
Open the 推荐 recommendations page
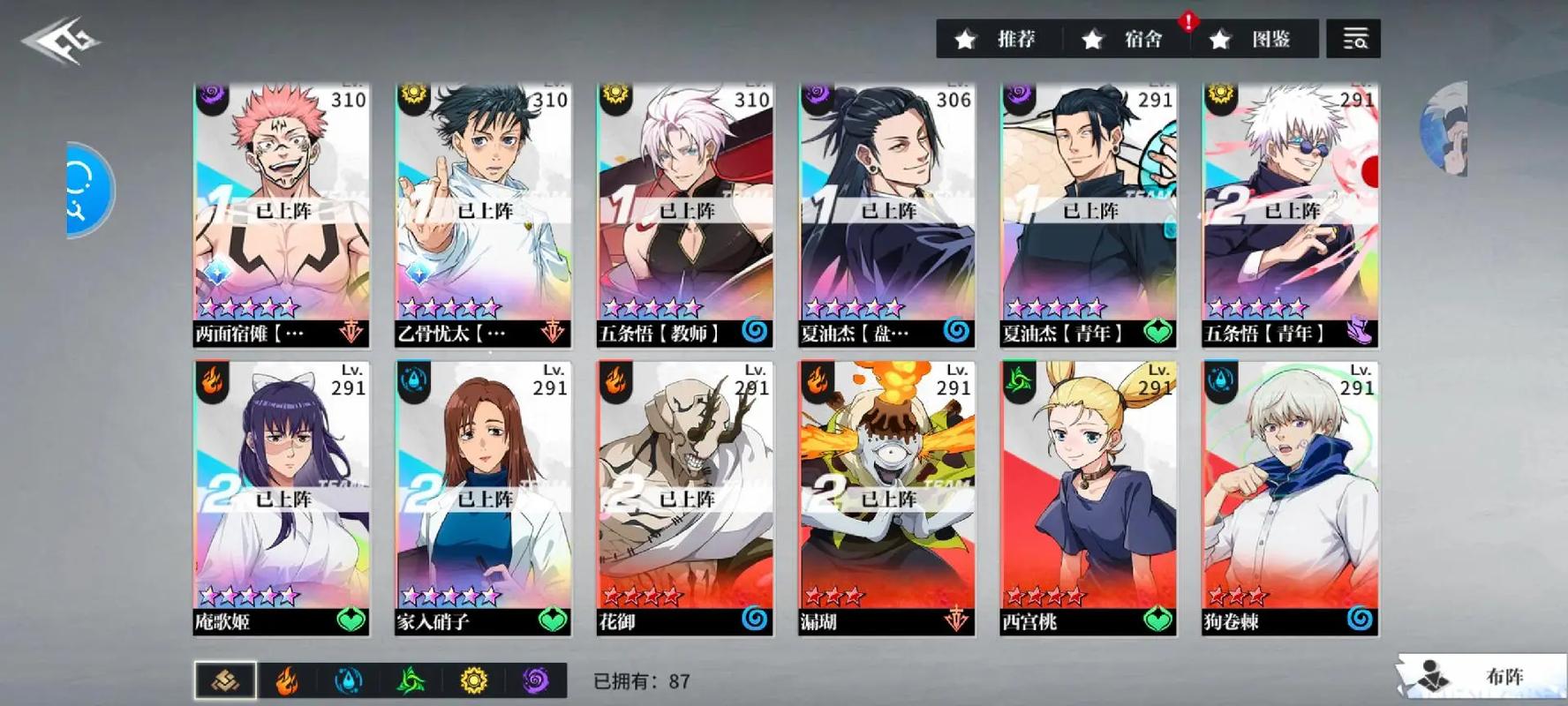pos(999,39)
